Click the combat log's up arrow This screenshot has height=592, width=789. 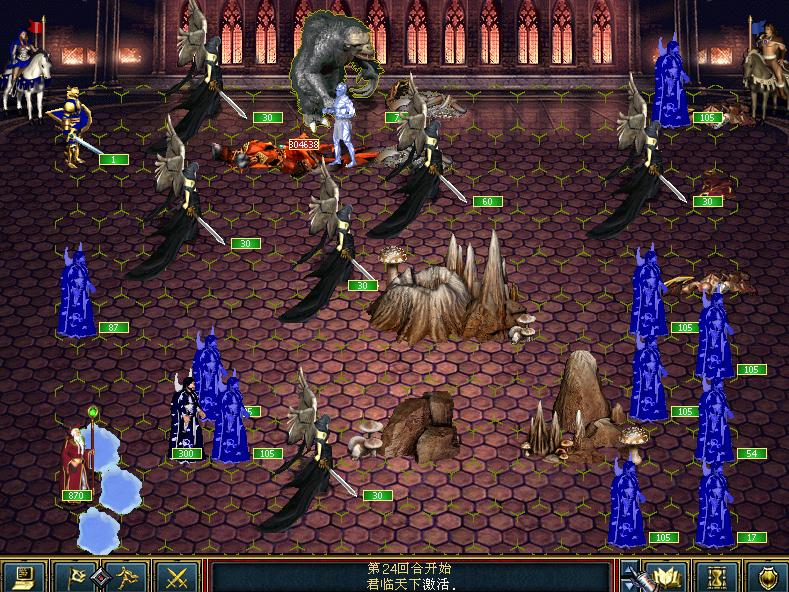627,568
